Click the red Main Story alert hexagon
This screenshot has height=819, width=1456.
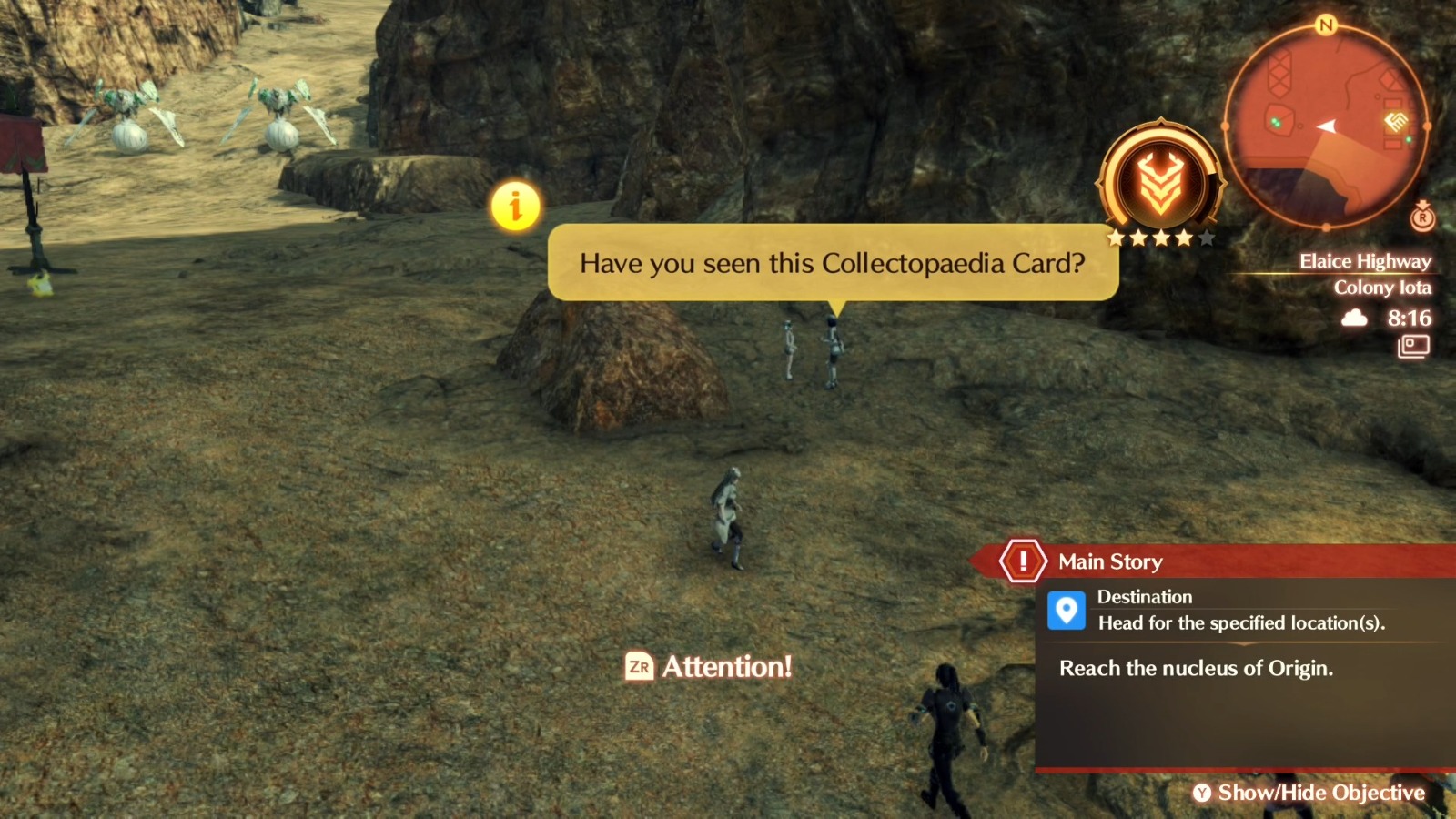point(1023,561)
